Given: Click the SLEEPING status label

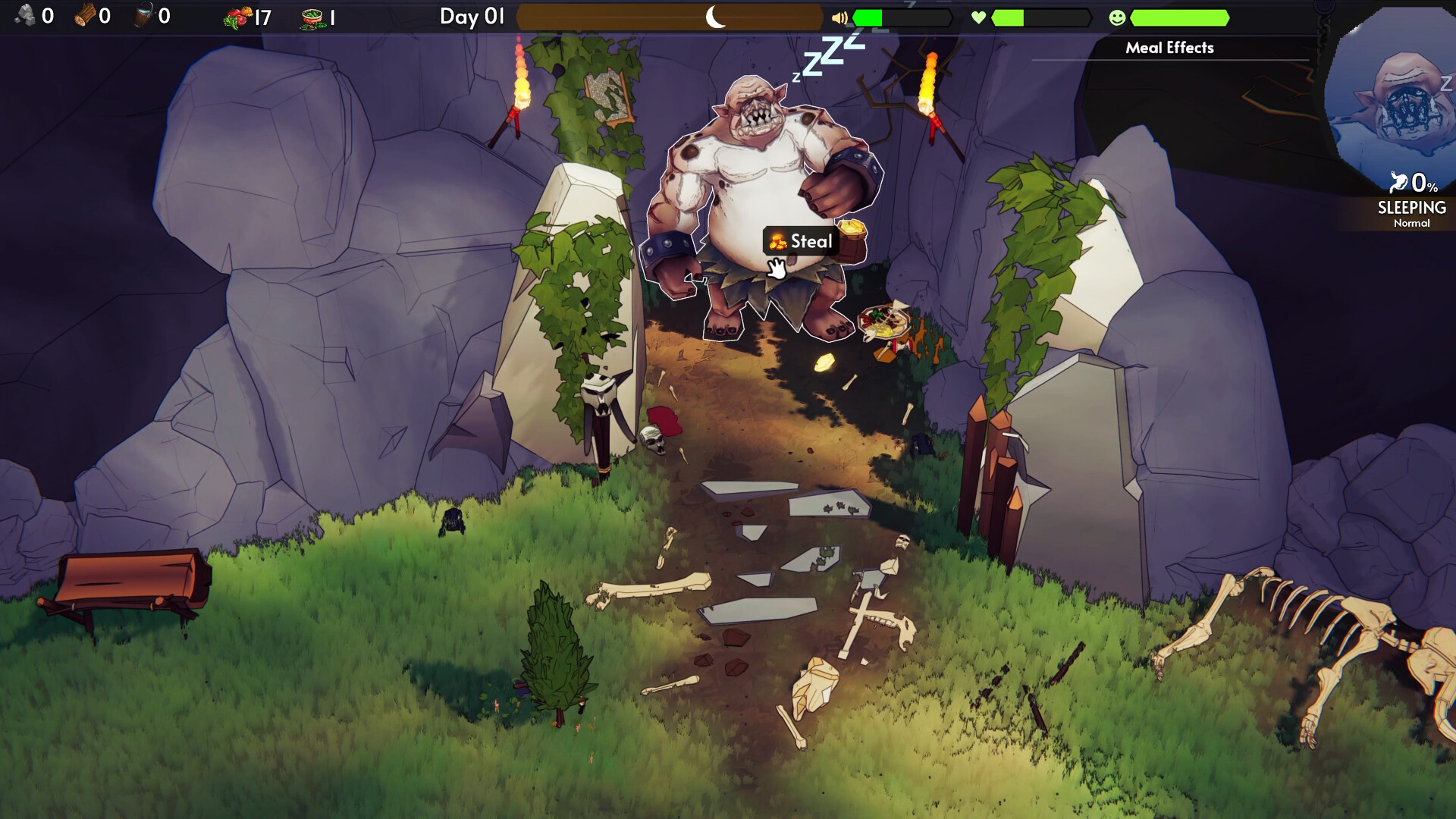Looking at the screenshot, I should pyautogui.click(x=1412, y=207).
